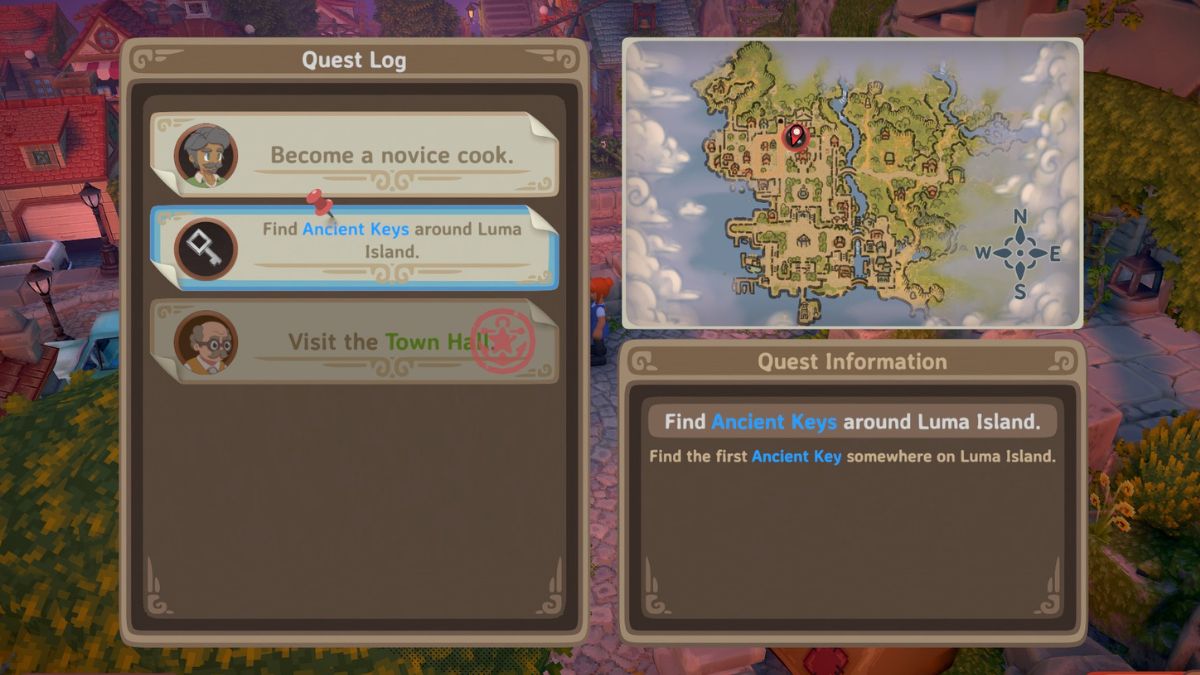Open the Visit the Town Hall quest
The image size is (1200, 675).
pos(355,341)
